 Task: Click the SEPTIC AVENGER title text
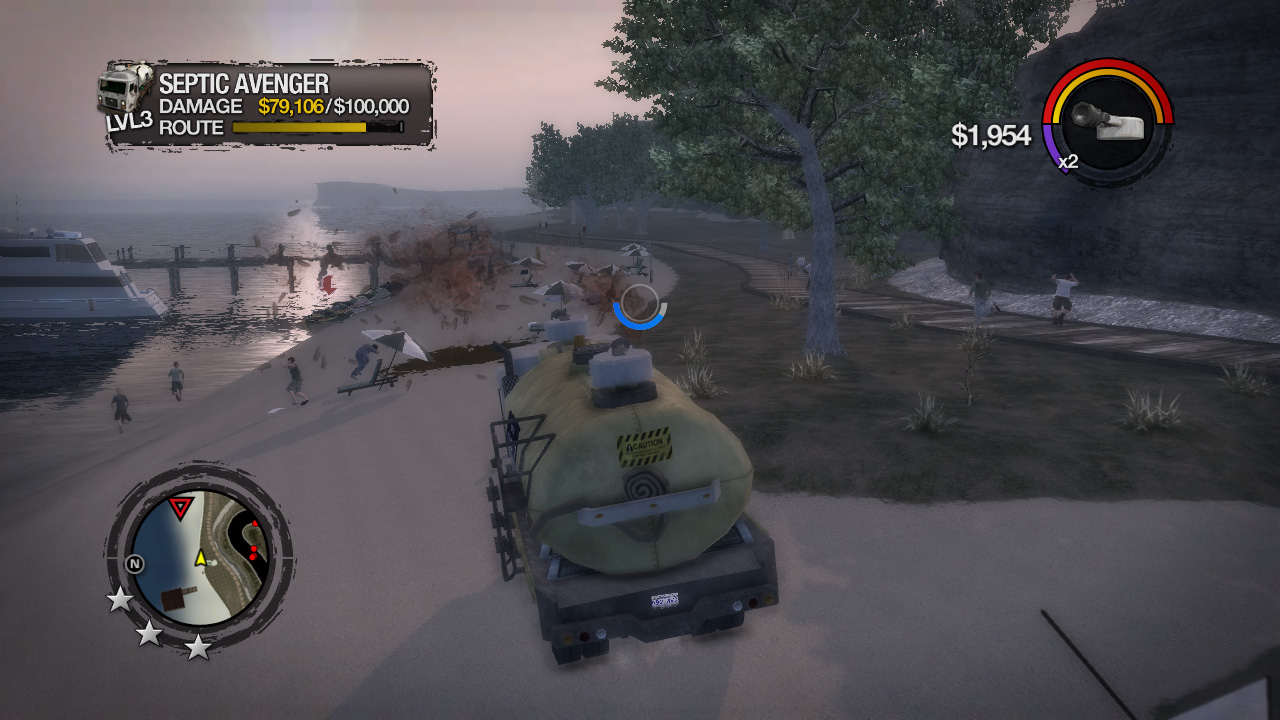click(x=246, y=87)
